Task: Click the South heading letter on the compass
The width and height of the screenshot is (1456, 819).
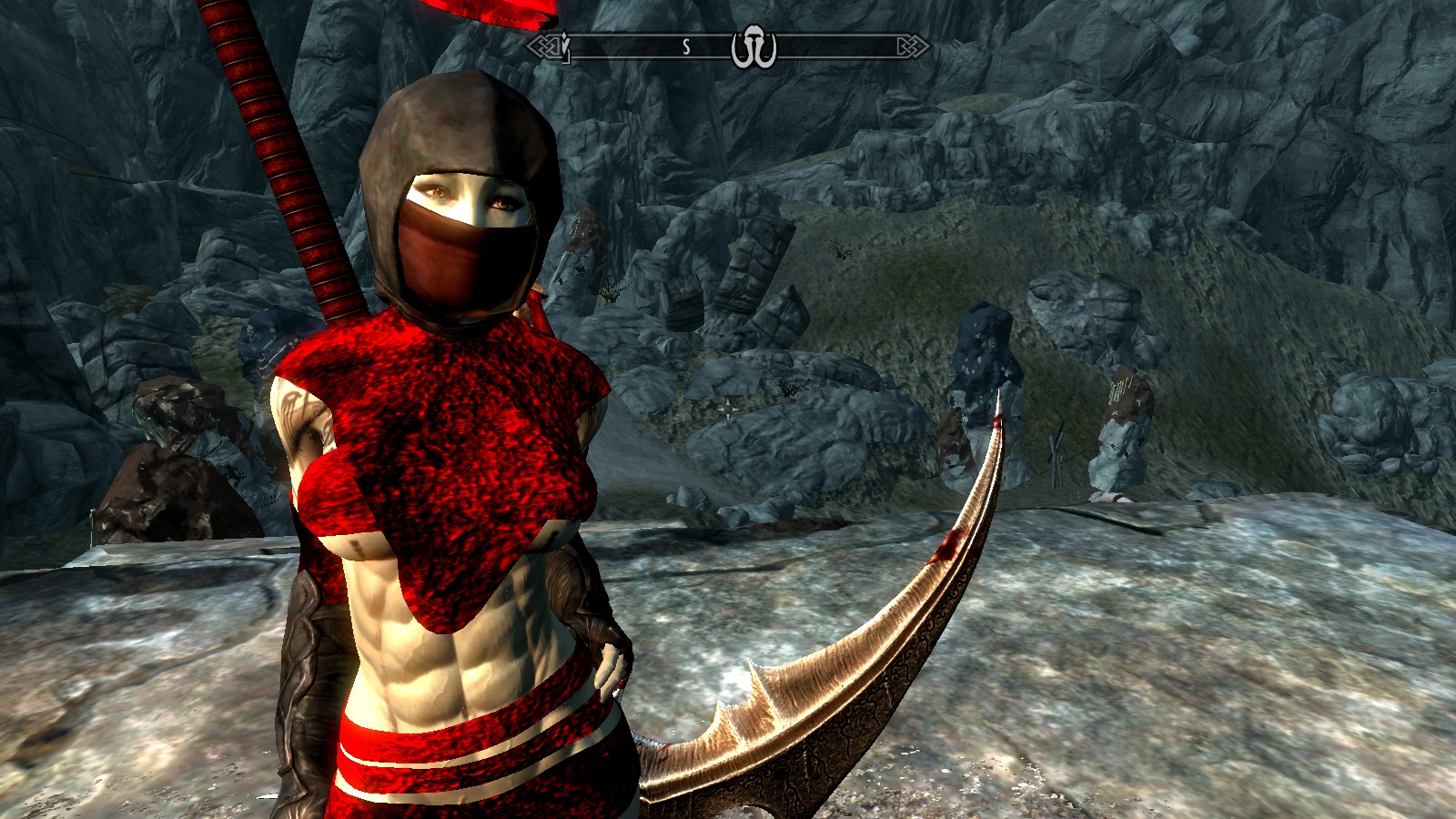Action: pyautogui.click(x=686, y=47)
